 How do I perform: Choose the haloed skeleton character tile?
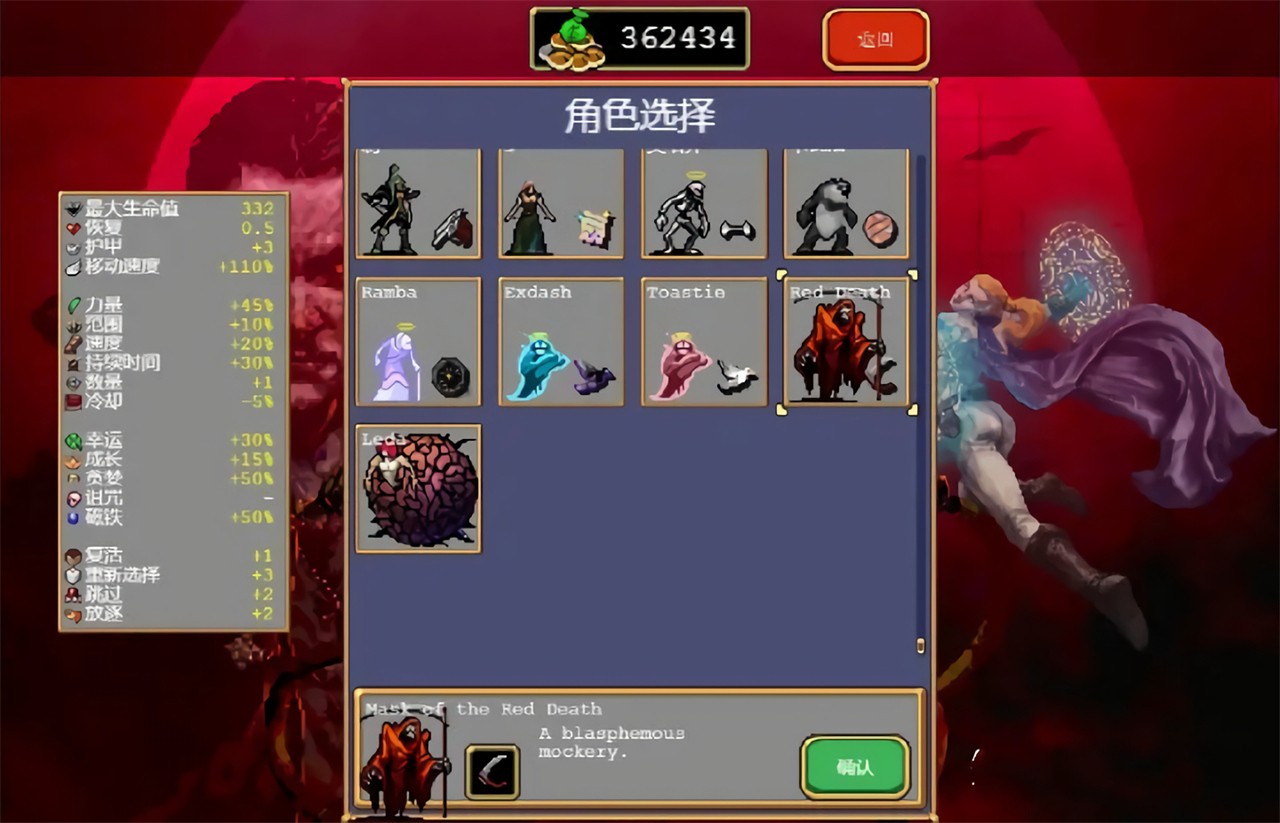(x=704, y=205)
